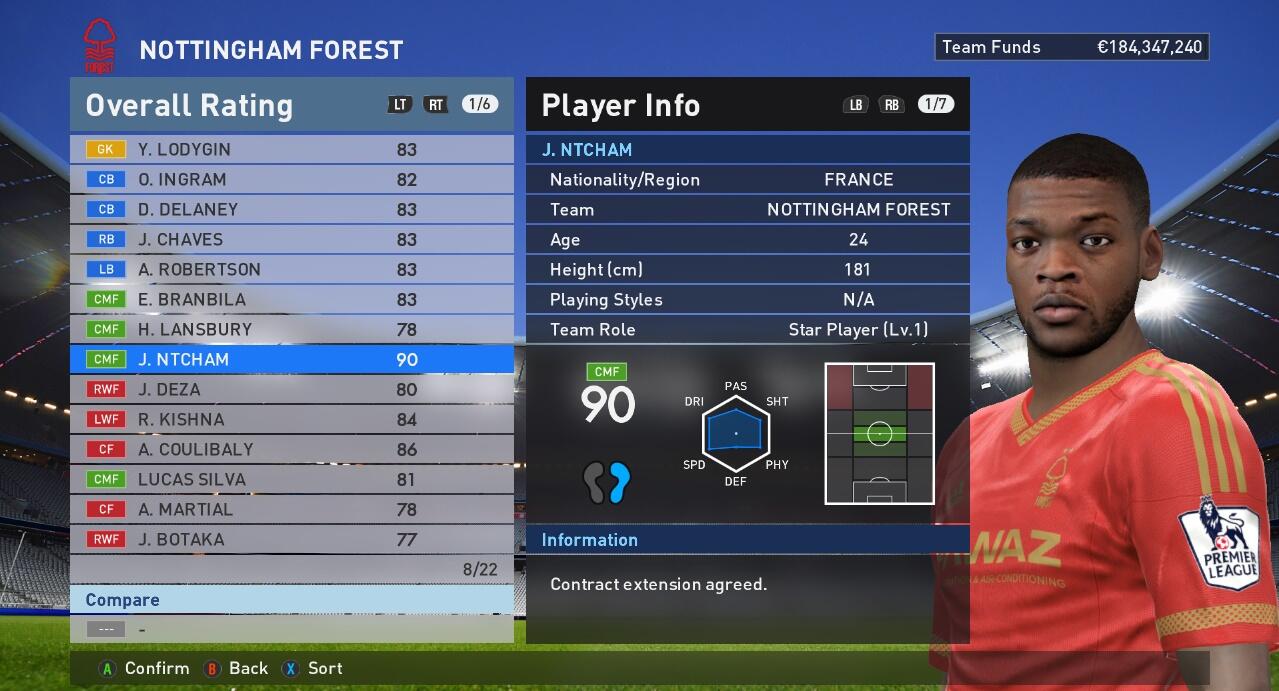
Task: Select J. Deza's row
Action: click(x=290, y=389)
